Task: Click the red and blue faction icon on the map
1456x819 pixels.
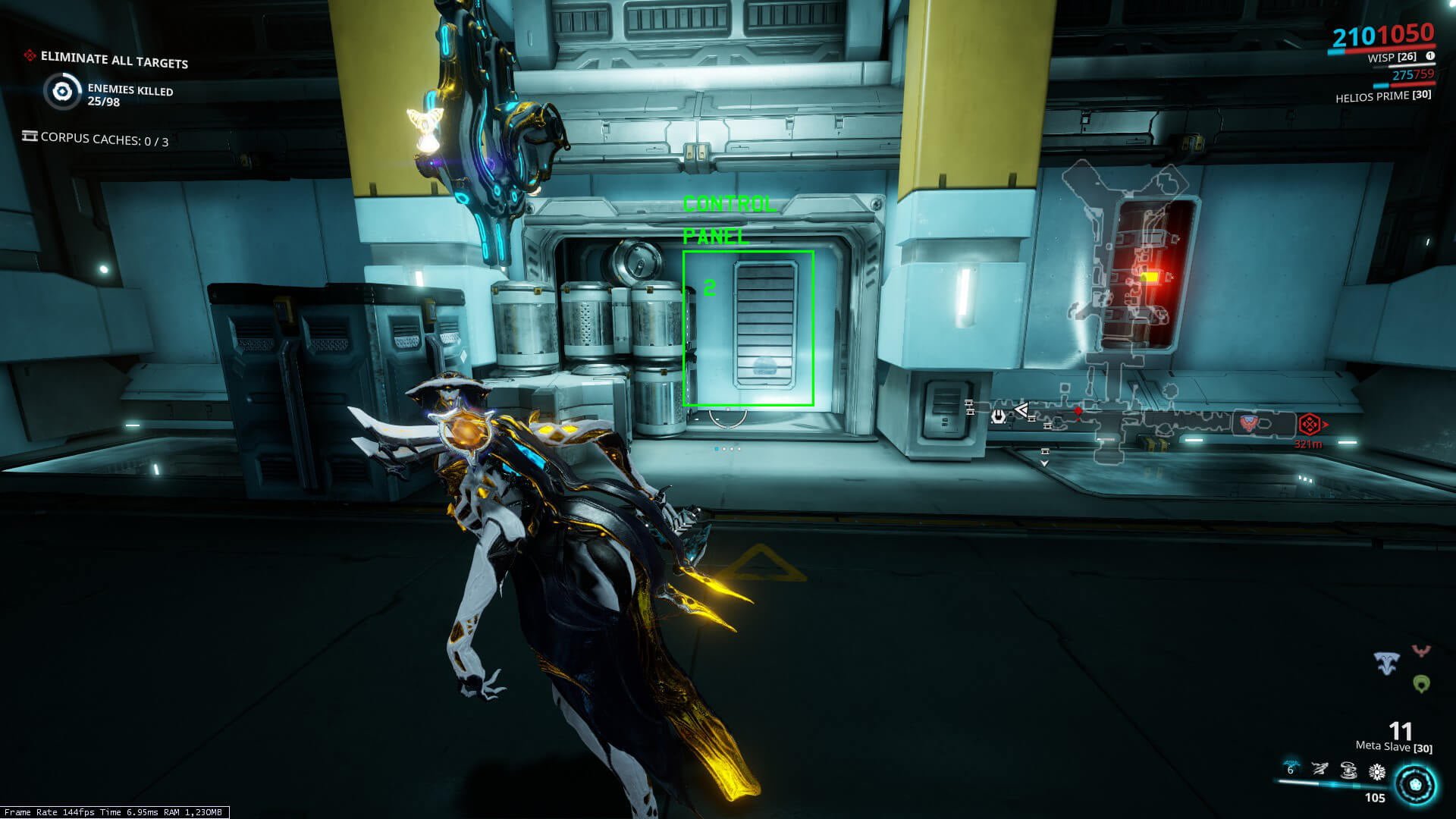Action: point(1248,423)
